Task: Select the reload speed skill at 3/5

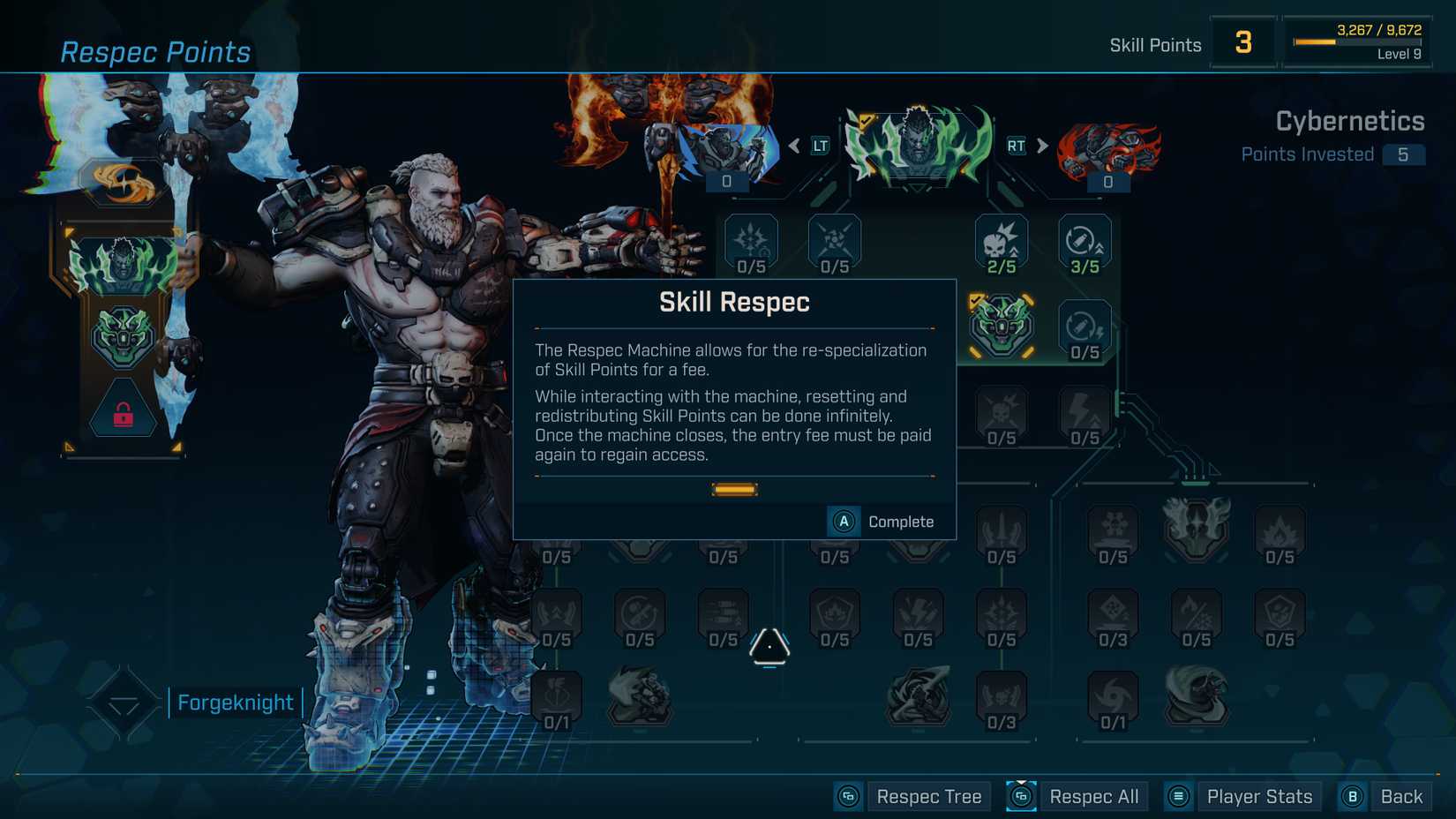Action: pyautogui.click(x=1084, y=240)
